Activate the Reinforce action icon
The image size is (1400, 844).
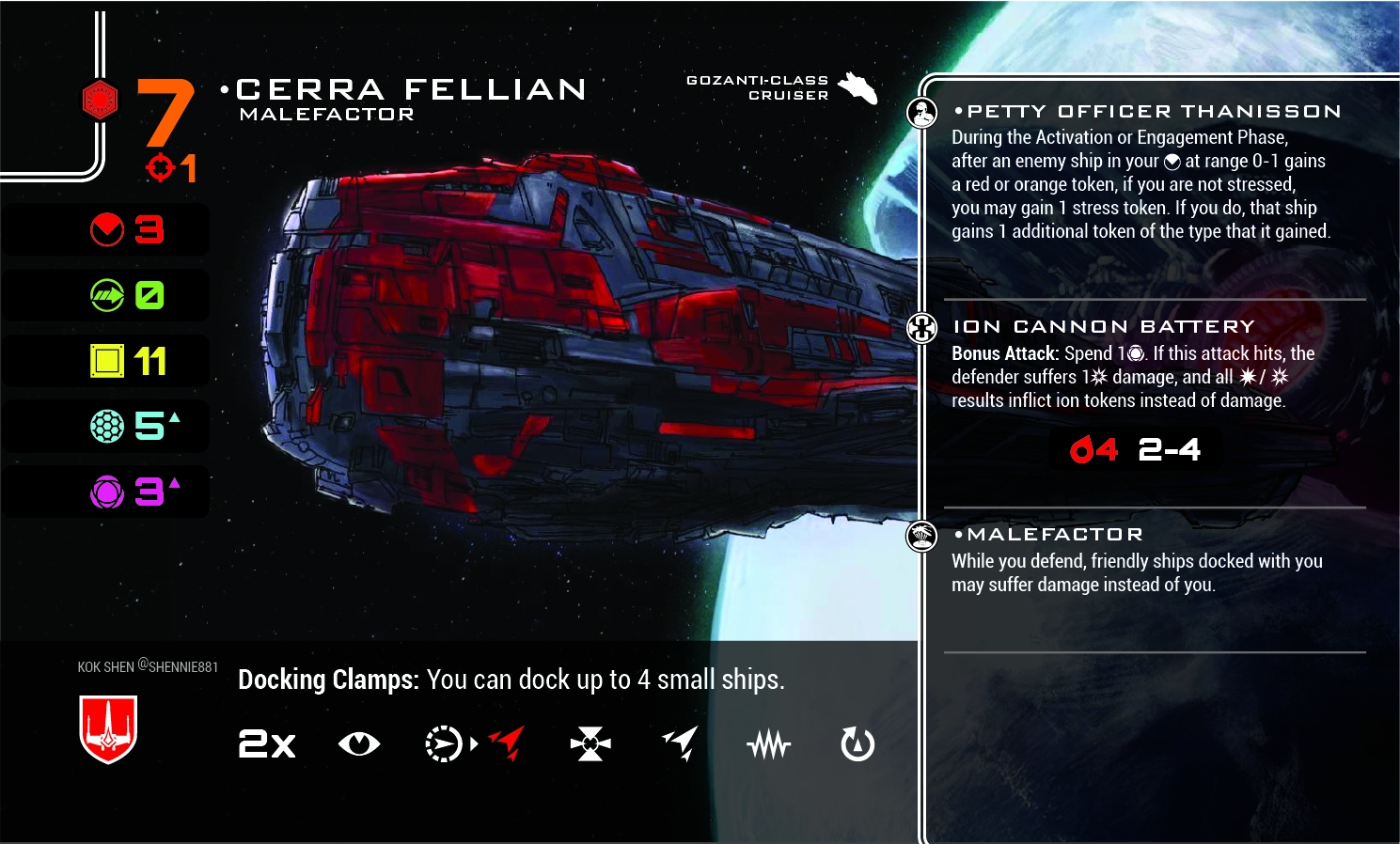[590, 744]
